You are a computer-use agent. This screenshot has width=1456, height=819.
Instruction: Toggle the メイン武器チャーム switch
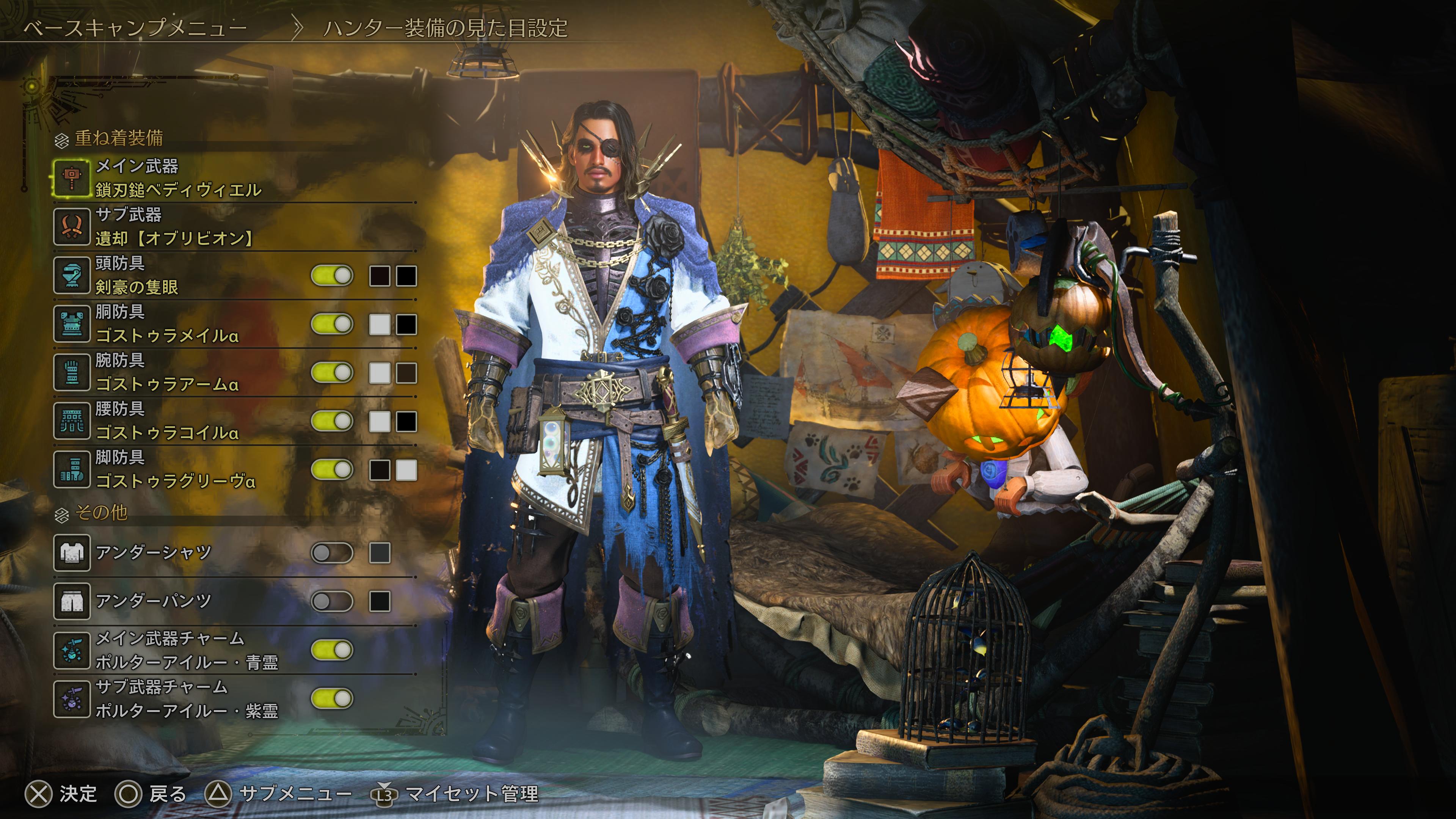(x=333, y=651)
